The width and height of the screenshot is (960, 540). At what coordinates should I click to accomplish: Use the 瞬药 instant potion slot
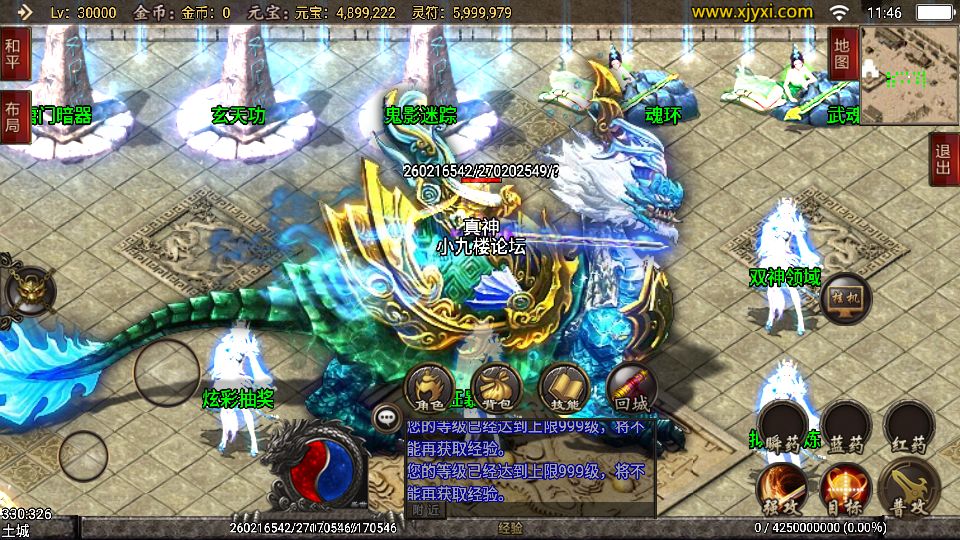click(782, 427)
